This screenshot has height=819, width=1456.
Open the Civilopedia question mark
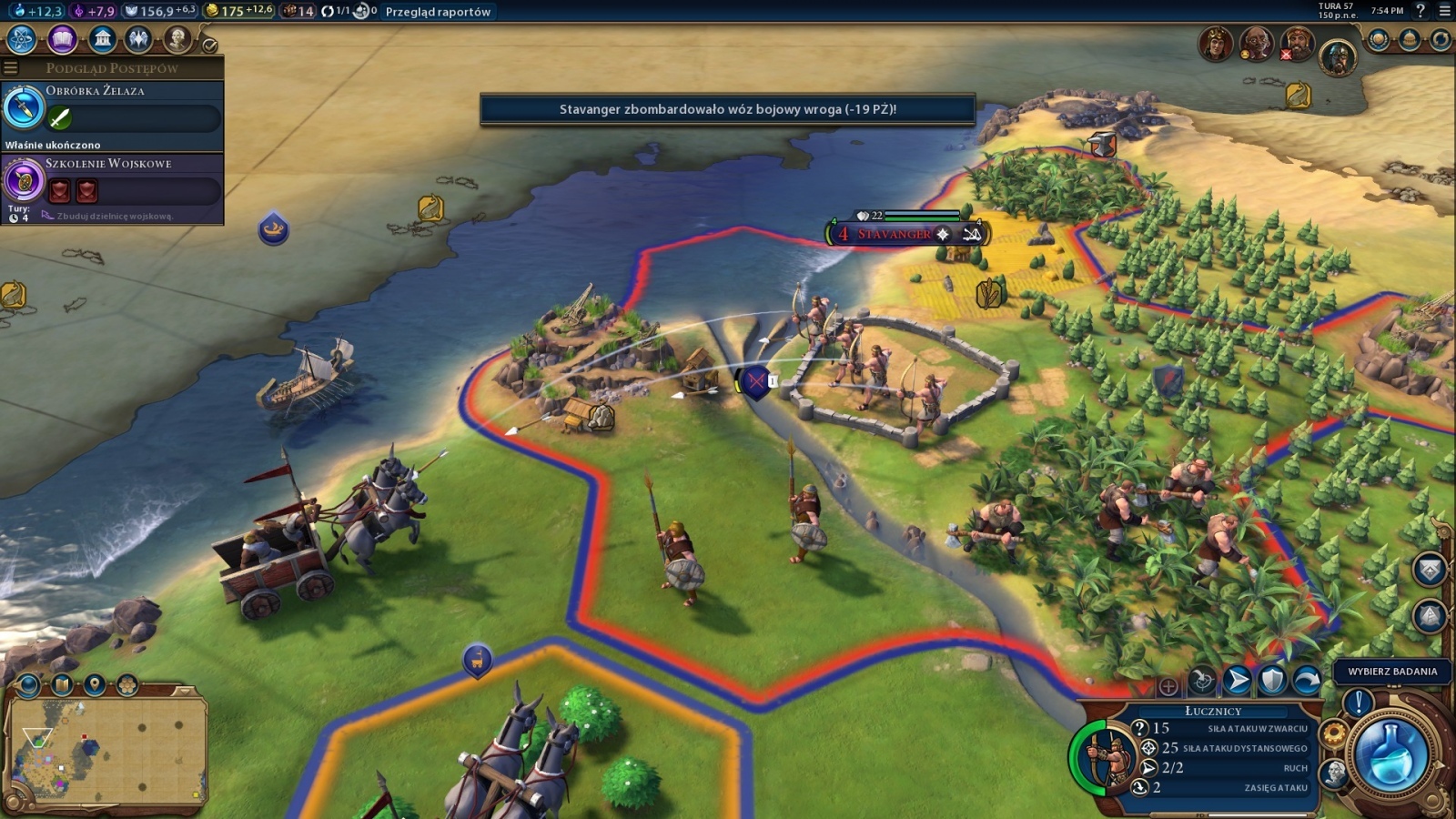[1421, 11]
